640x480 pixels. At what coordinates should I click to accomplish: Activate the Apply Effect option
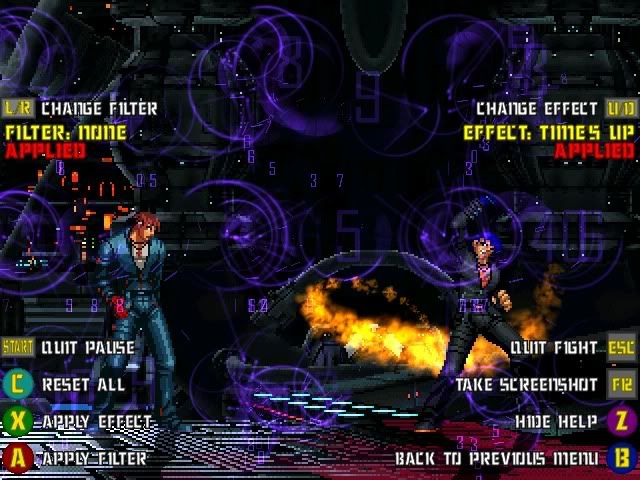[97, 422]
